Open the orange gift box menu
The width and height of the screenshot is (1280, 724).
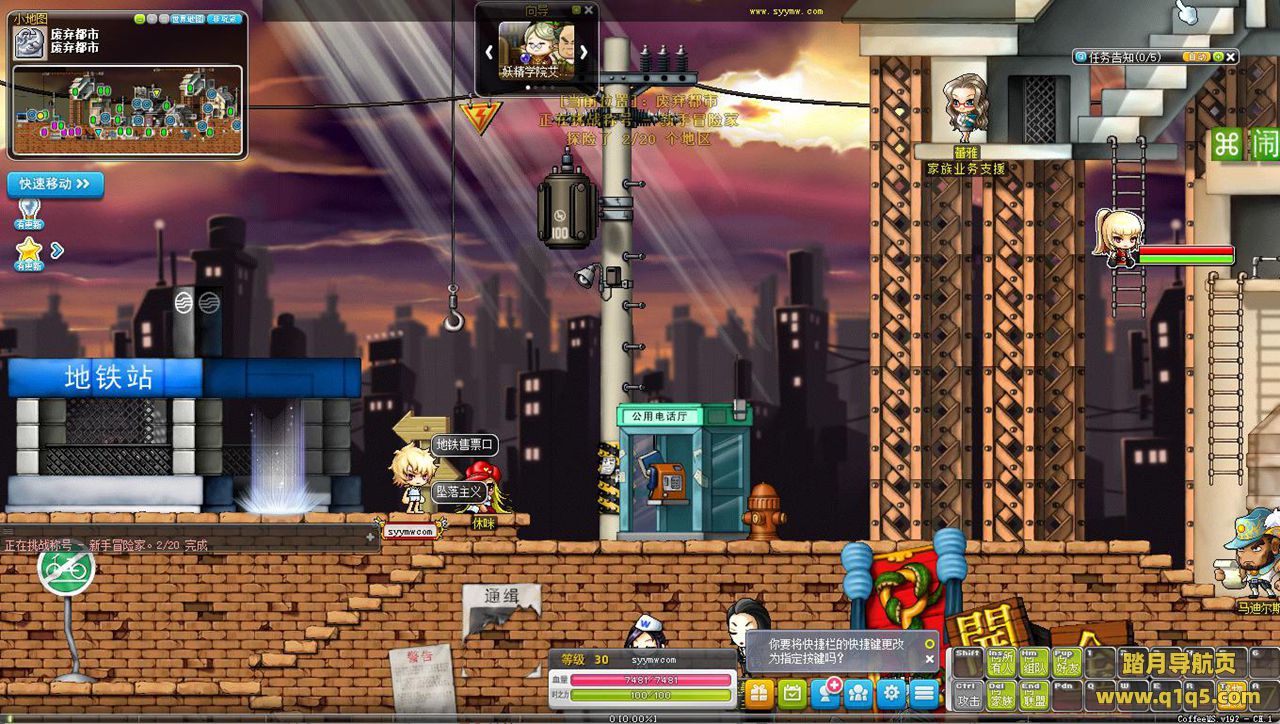760,692
